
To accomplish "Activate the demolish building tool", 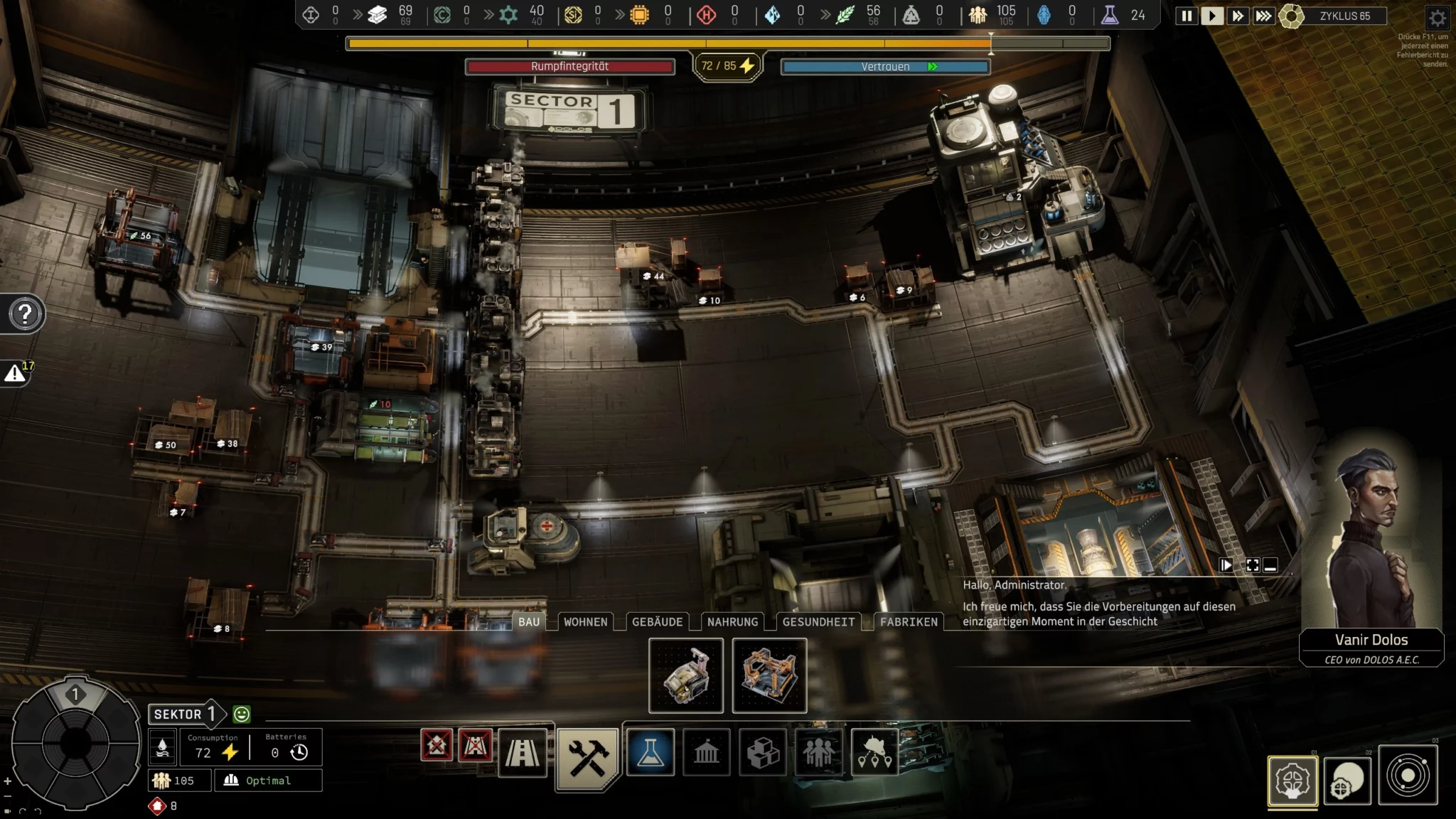I will tap(437, 745).
